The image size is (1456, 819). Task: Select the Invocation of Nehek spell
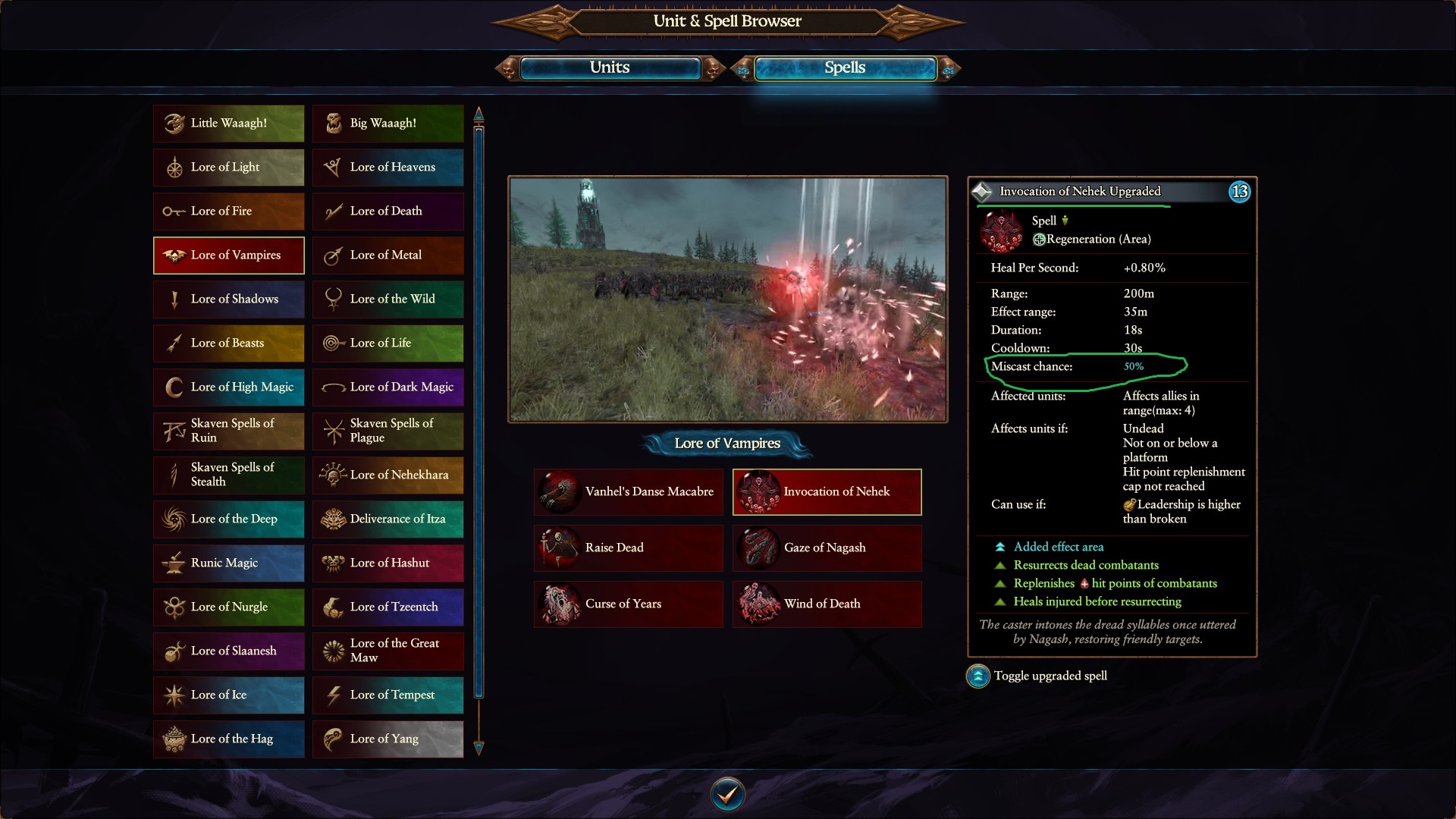827,491
